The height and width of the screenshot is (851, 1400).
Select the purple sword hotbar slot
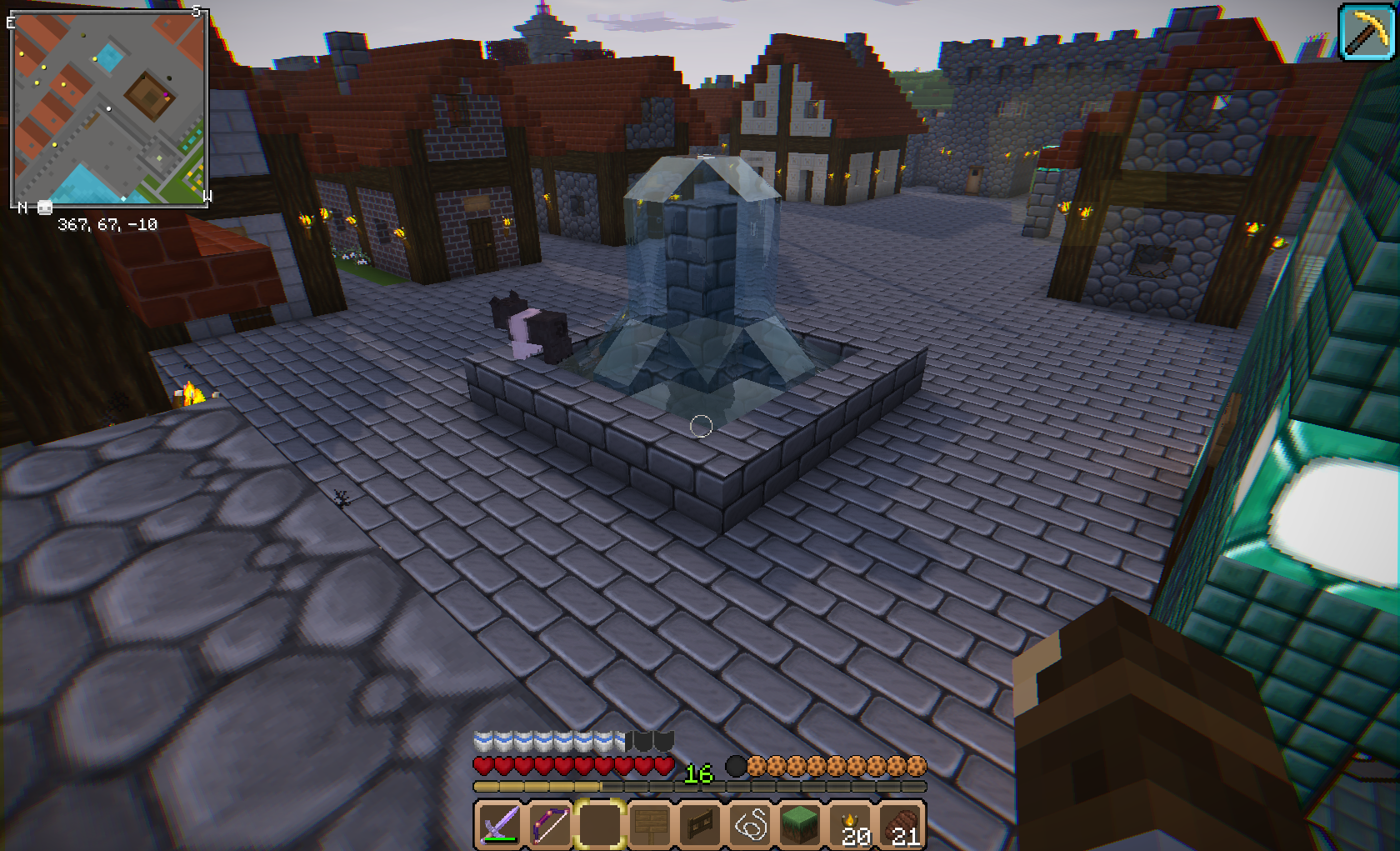click(x=498, y=825)
